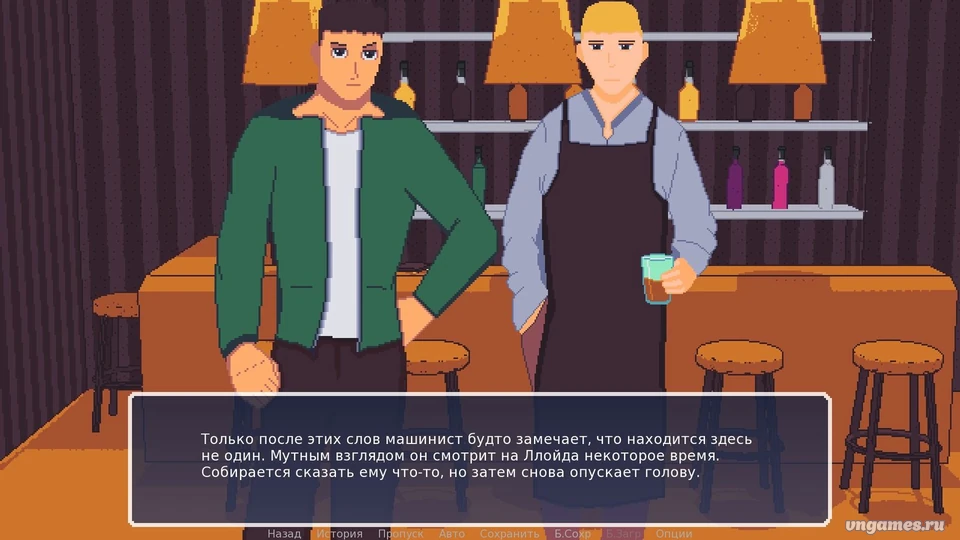Open the Опции settings menu
Image resolution: width=960 pixels, height=540 pixels.
[x=674, y=534]
